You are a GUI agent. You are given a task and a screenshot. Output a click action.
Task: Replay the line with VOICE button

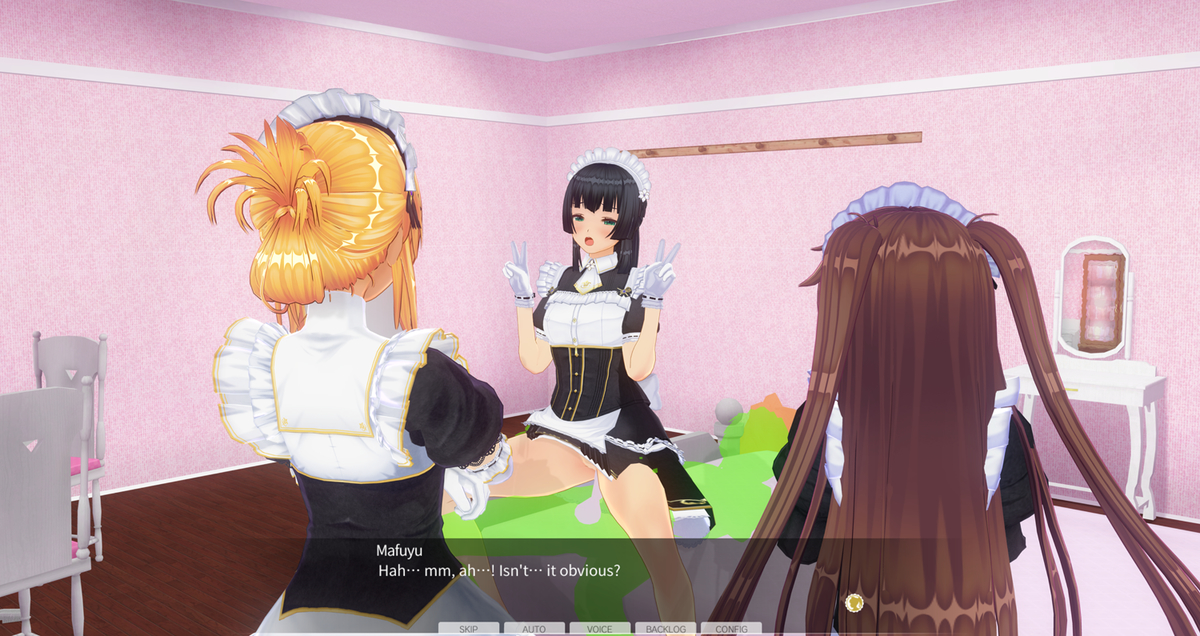pos(600,629)
